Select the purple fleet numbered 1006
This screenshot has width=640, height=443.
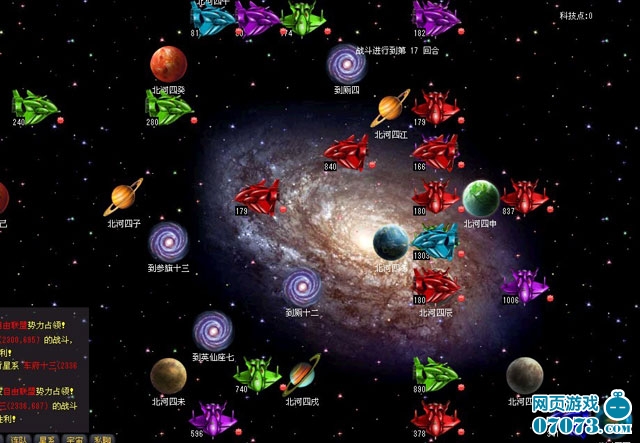(x=525, y=286)
